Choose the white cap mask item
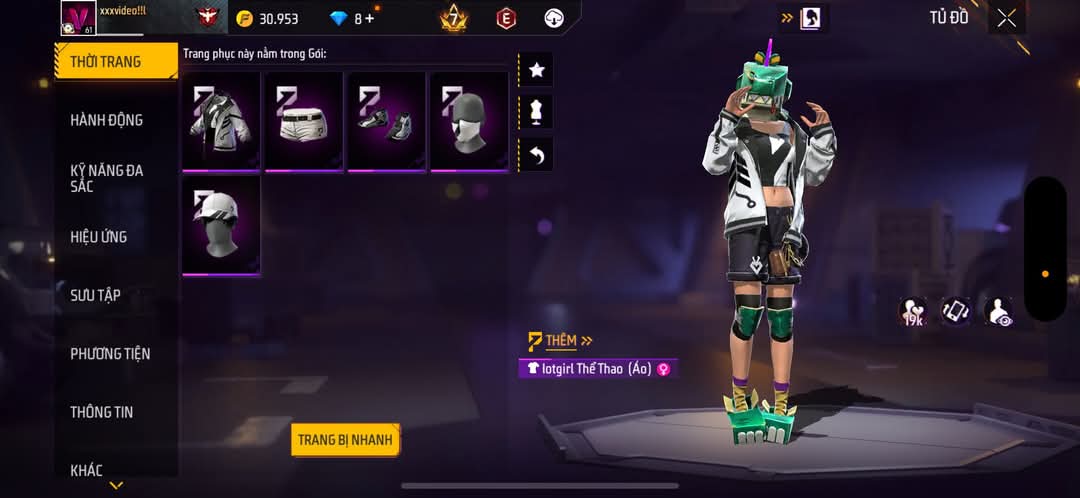The image size is (1080, 498). [x=221, y=225]
